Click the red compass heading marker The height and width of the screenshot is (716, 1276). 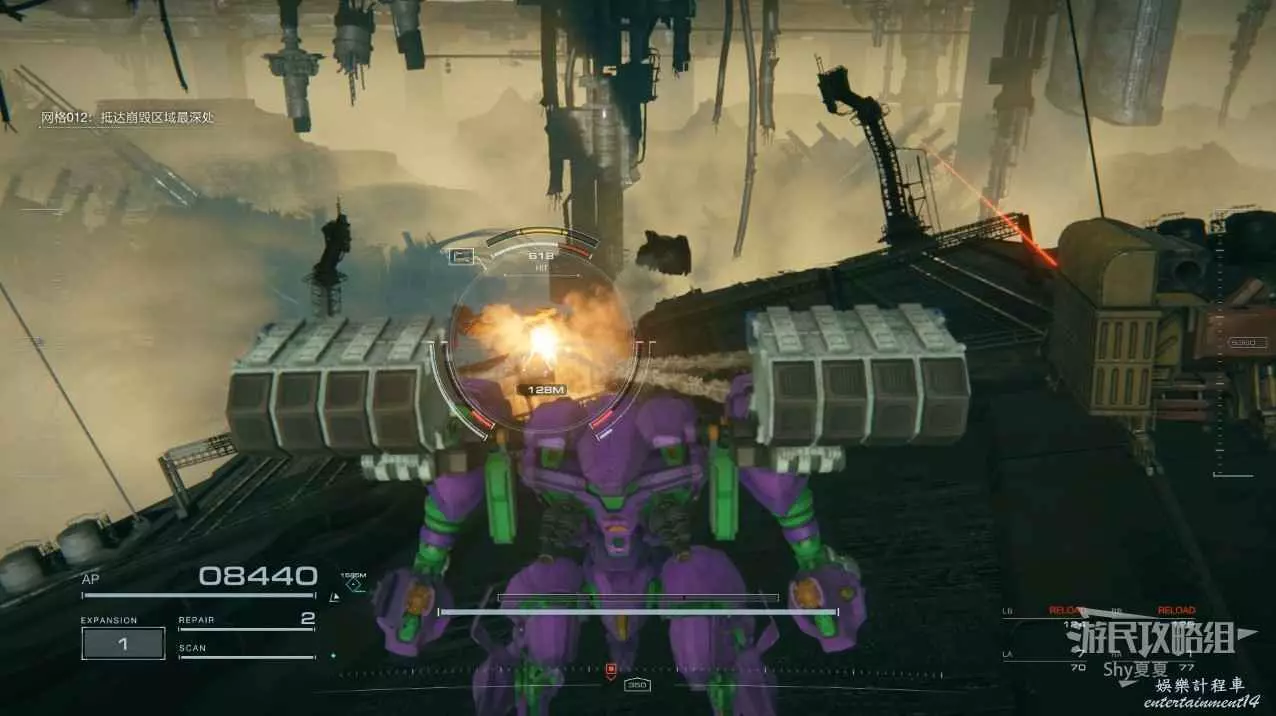click(611, 668)
